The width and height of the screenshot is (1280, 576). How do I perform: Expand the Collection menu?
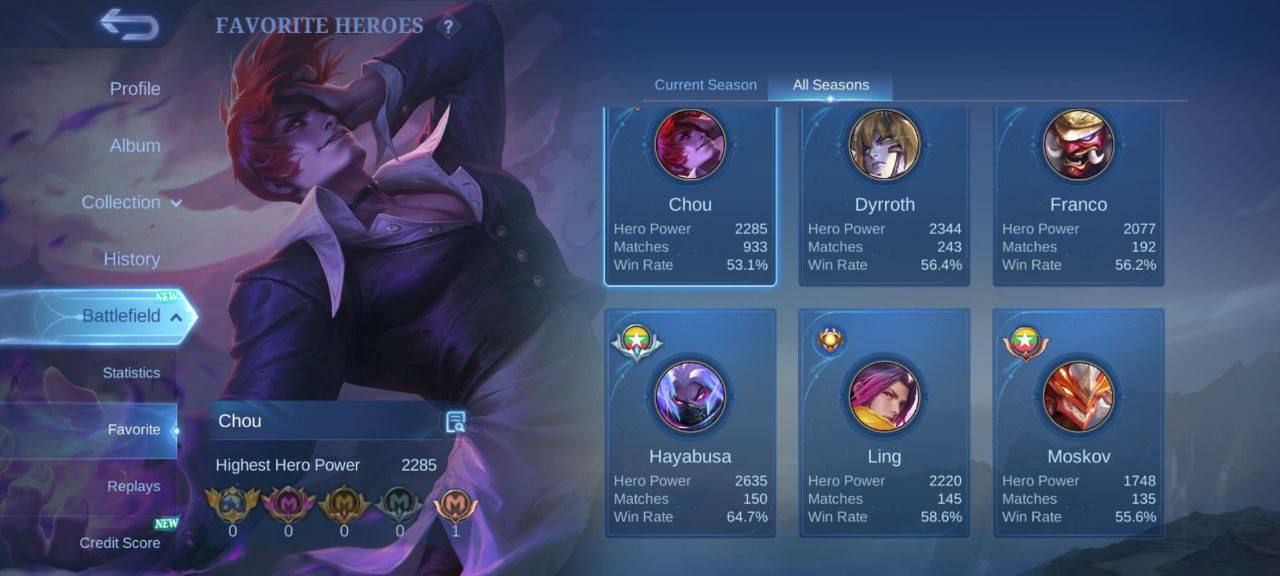pyautogui.click(x=131, y=202)
